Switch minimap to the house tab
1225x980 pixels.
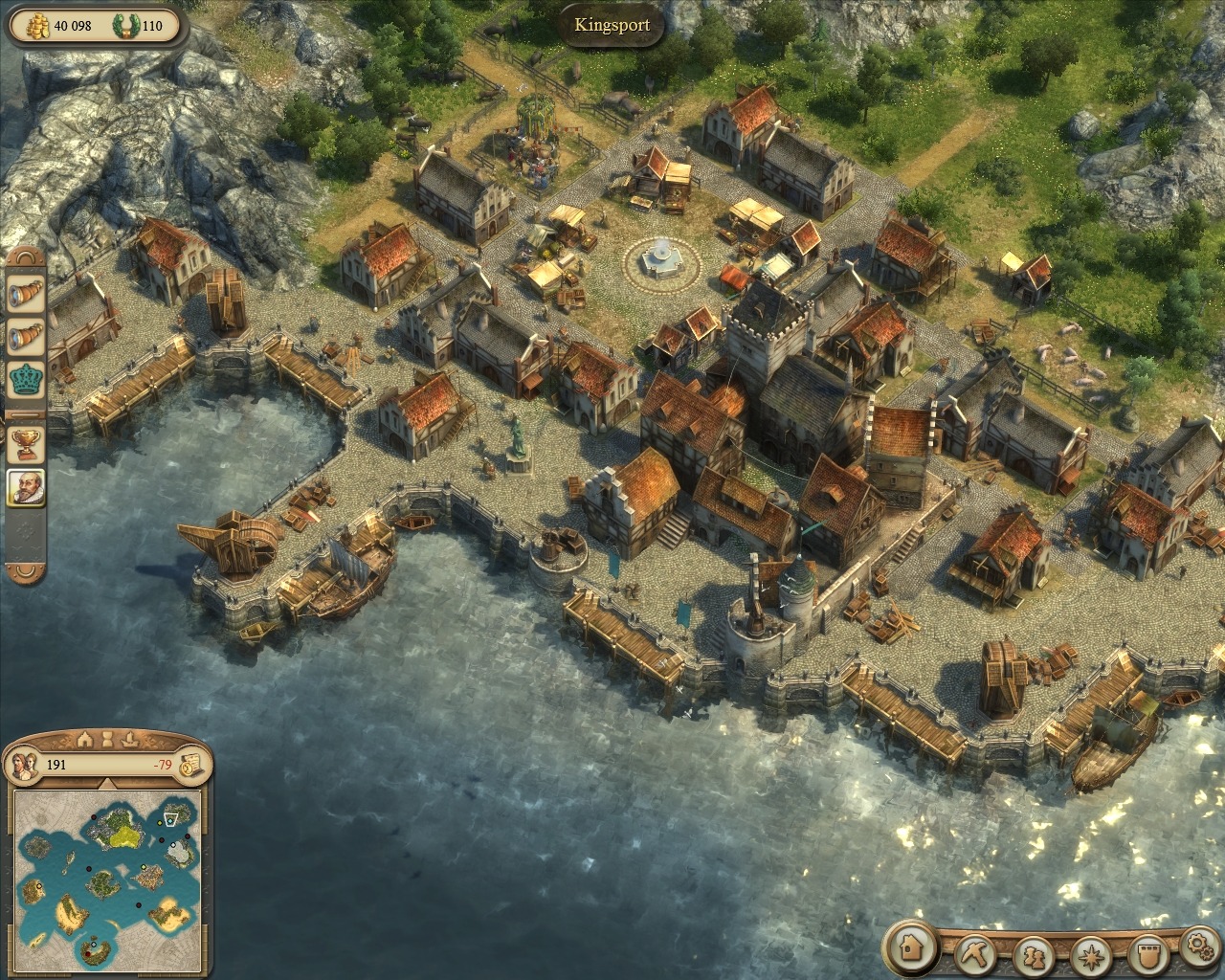tap(85, 739)
